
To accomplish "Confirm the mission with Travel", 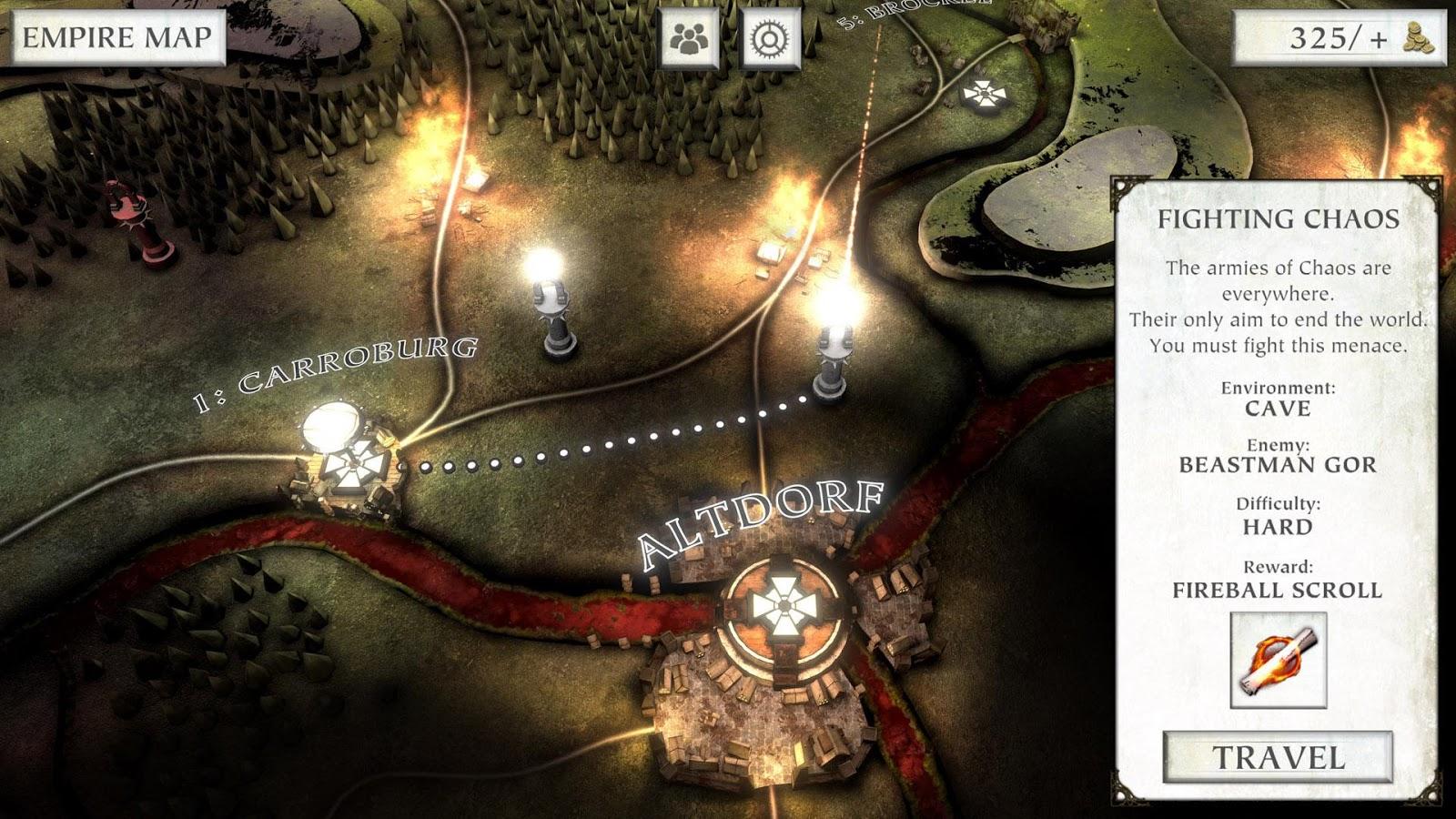I will click(x=1278, y=757).
